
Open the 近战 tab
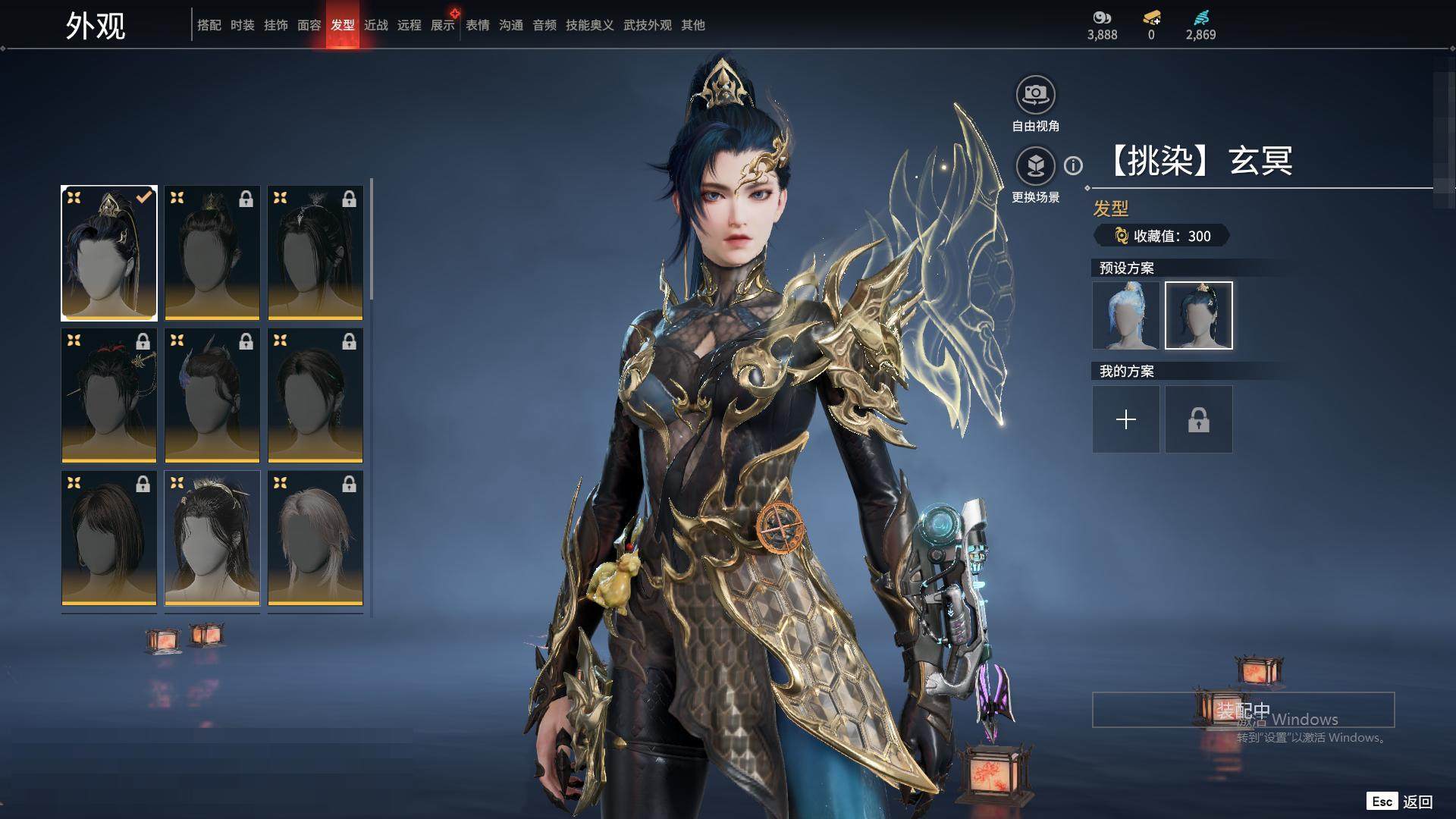pyautogui.click(x=376, y=25)
